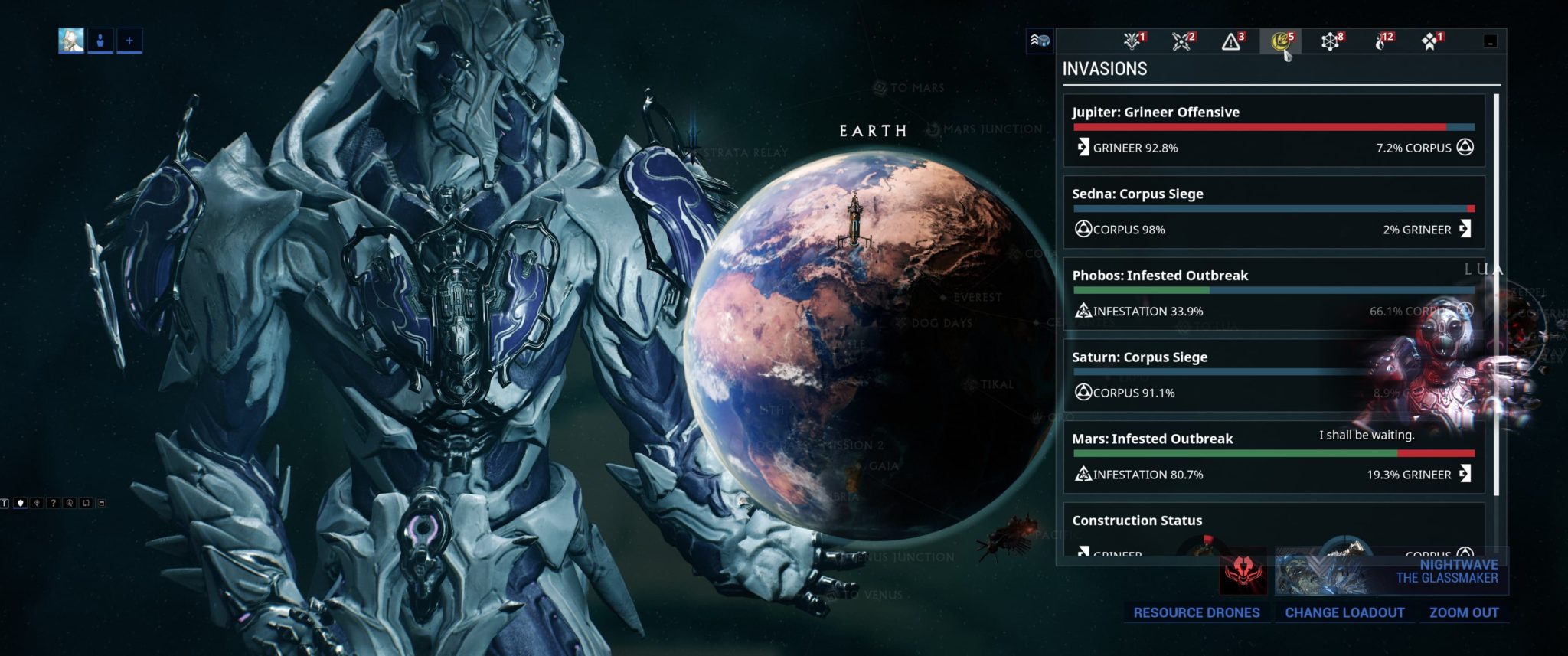This screenshot has height=656, width=1568.
Task: Toggle text chat with the T icon
Action: pos(5,503)
